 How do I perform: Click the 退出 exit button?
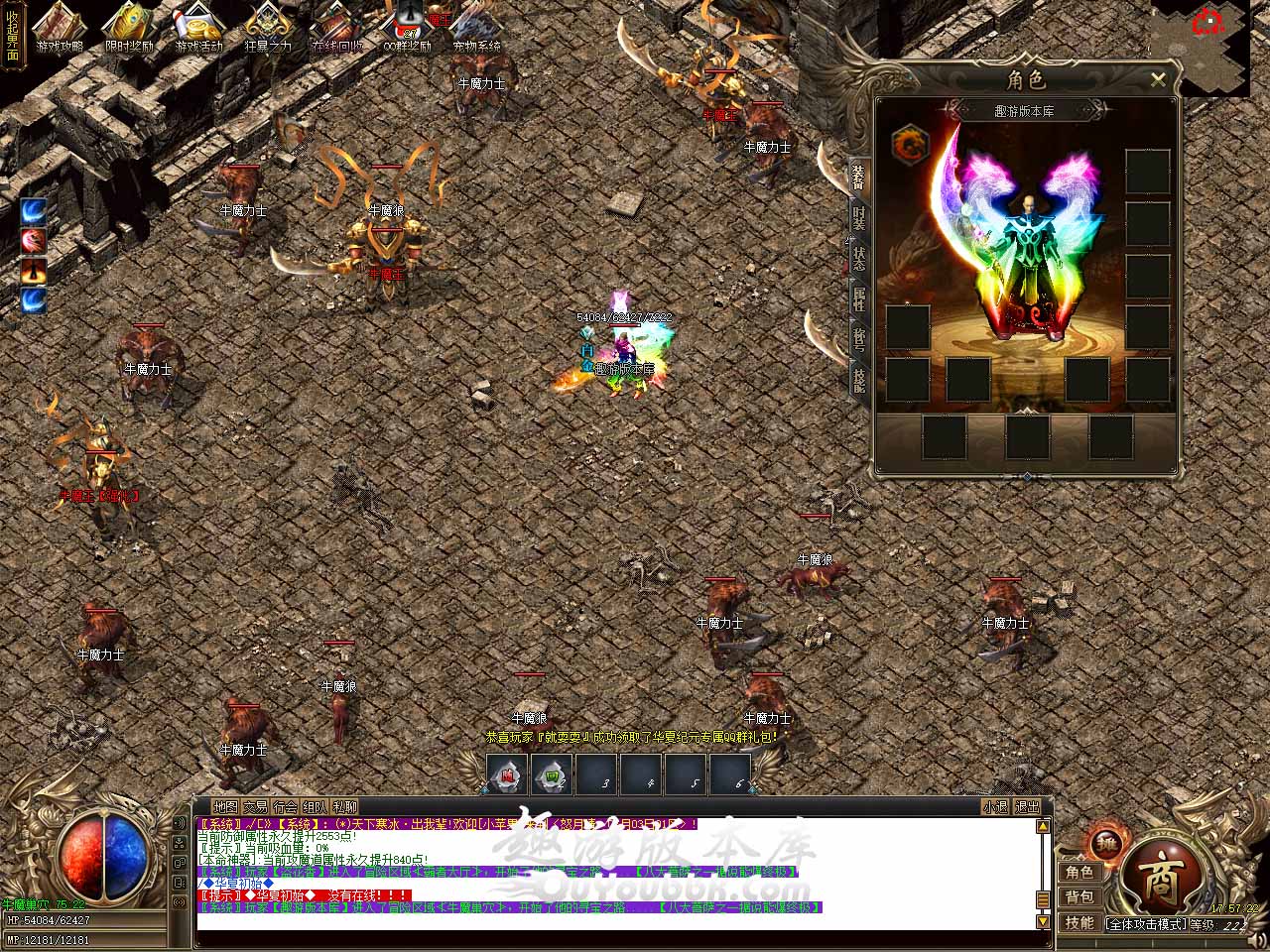1028,807
